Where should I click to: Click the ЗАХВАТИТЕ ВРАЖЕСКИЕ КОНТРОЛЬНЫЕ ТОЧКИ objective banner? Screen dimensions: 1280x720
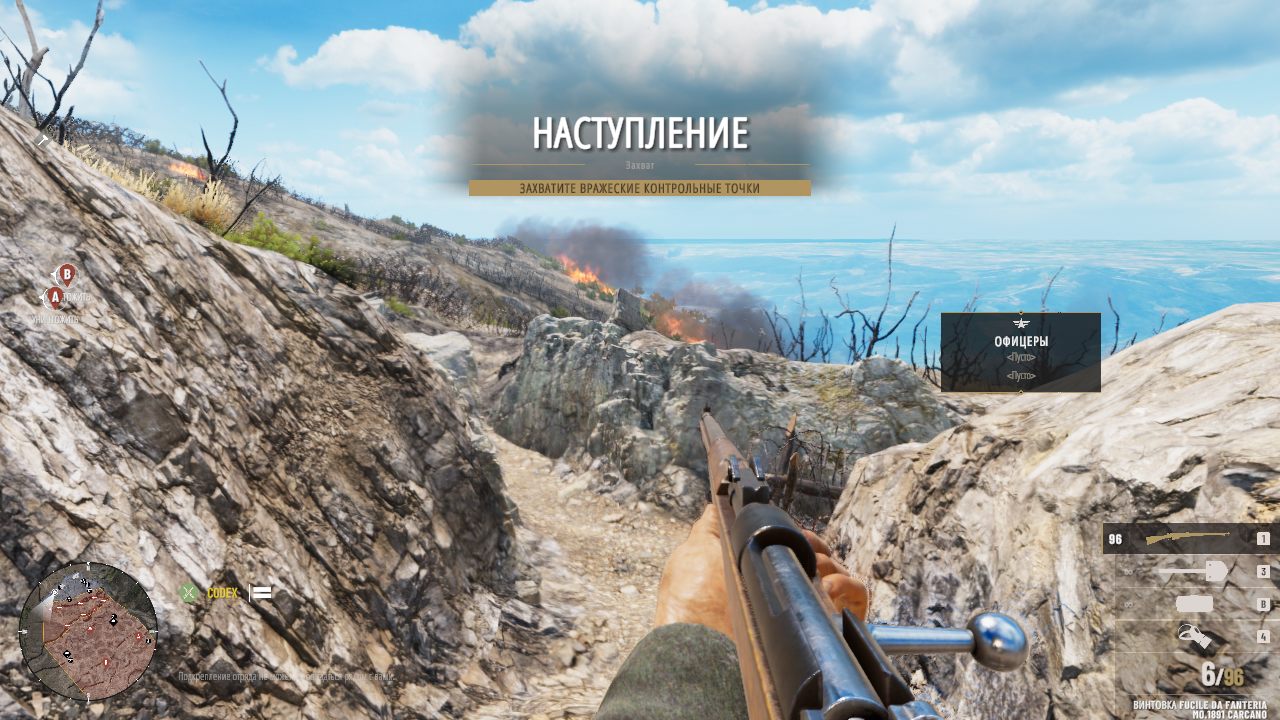tap(640, 187)
